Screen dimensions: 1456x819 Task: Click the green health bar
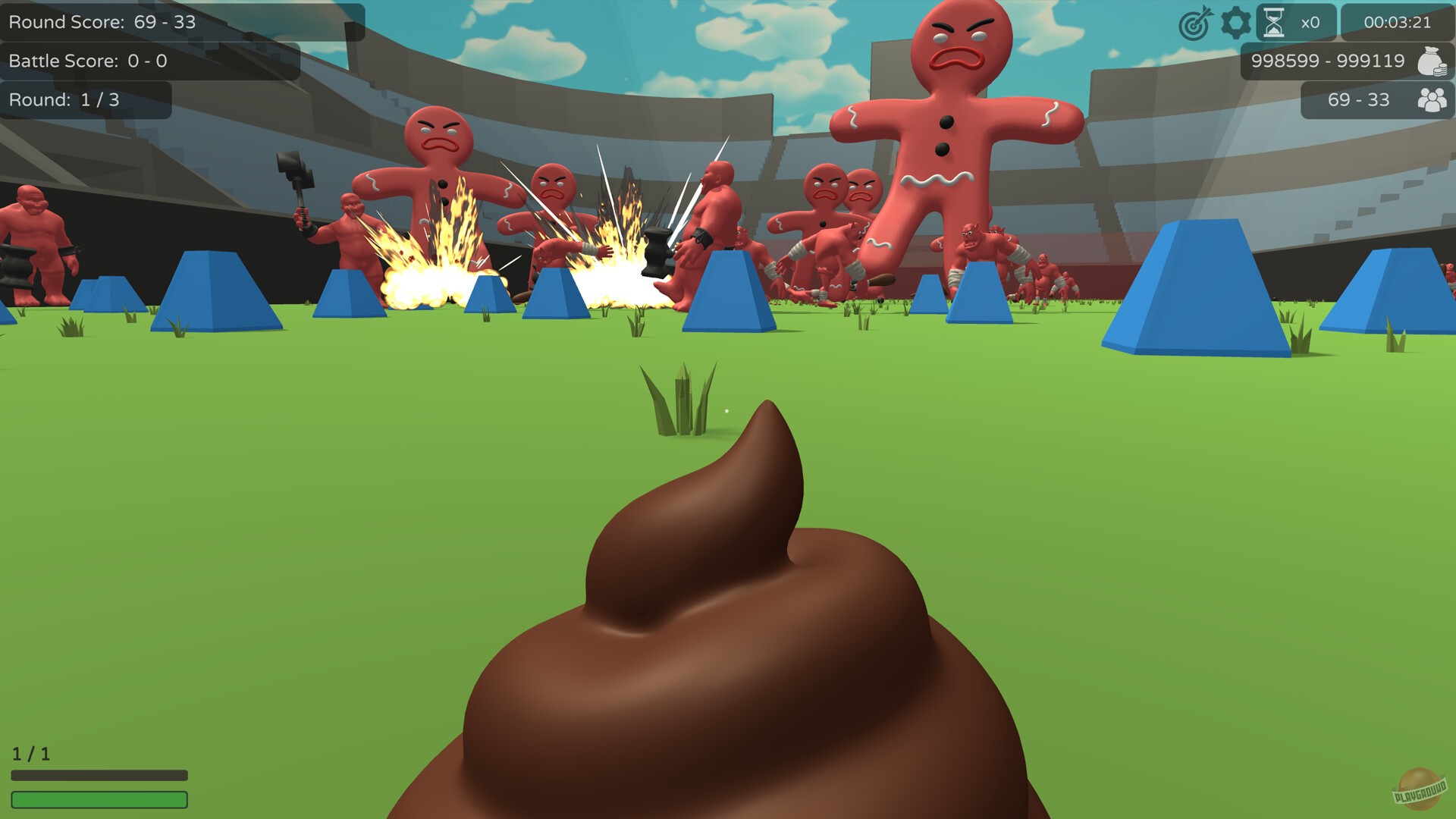pos(101,799)
